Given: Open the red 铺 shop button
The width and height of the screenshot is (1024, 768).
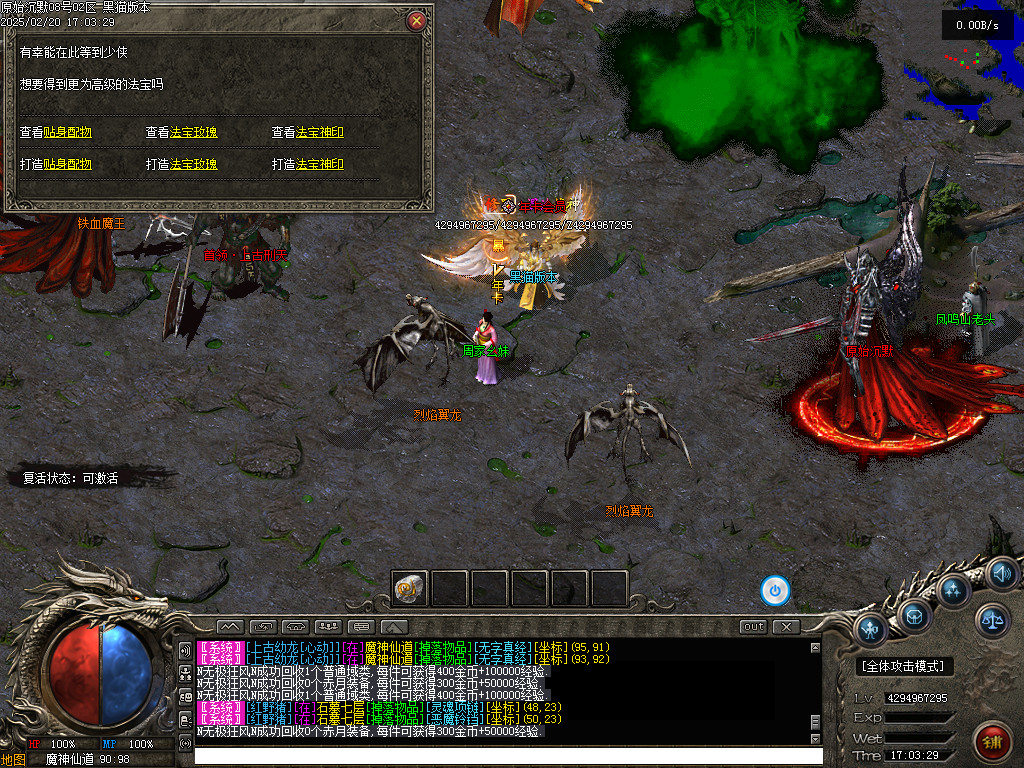Looking at the screenshot, I should pyautogui.click(x=991, y=741).
